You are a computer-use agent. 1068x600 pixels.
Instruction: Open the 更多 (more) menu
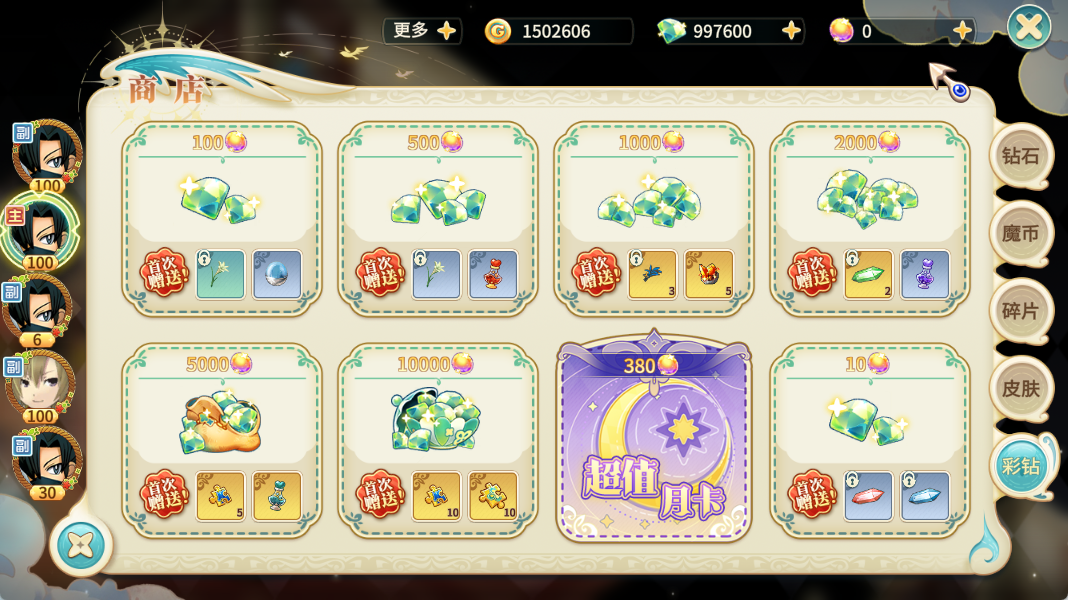point(423,31)
